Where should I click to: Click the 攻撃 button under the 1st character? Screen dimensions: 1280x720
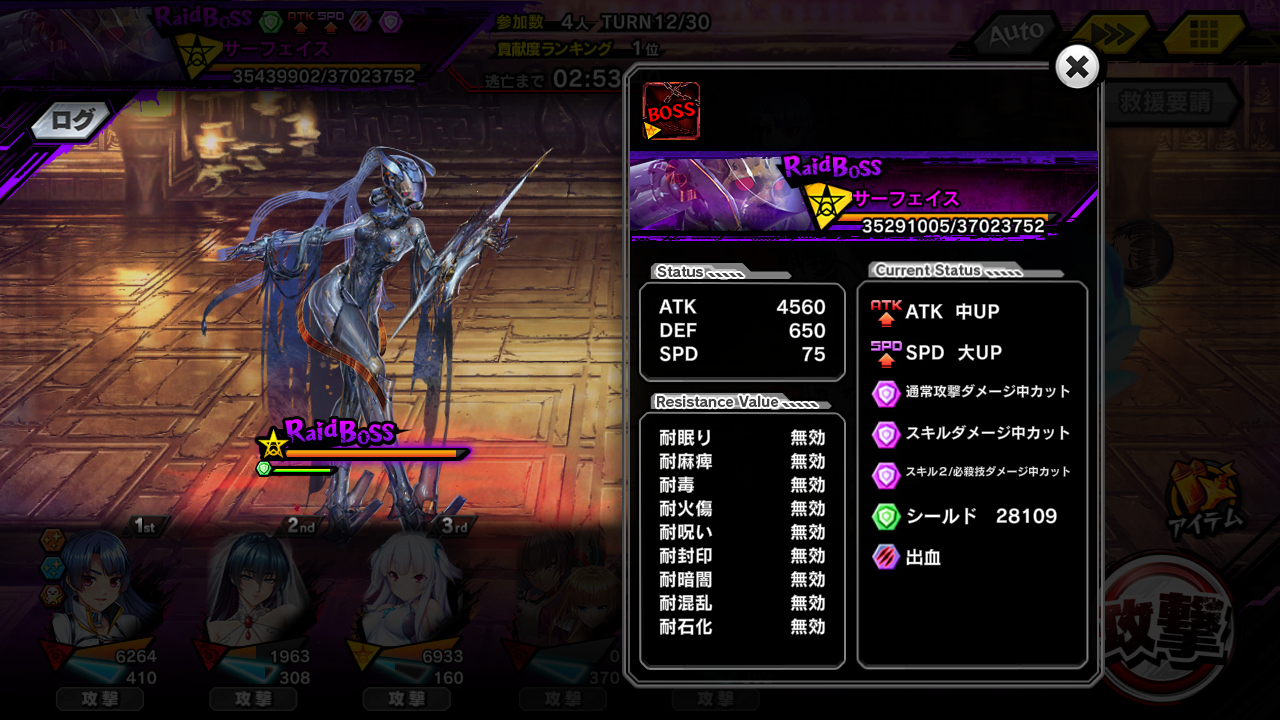pyautogui.click(x=100, y=699)
